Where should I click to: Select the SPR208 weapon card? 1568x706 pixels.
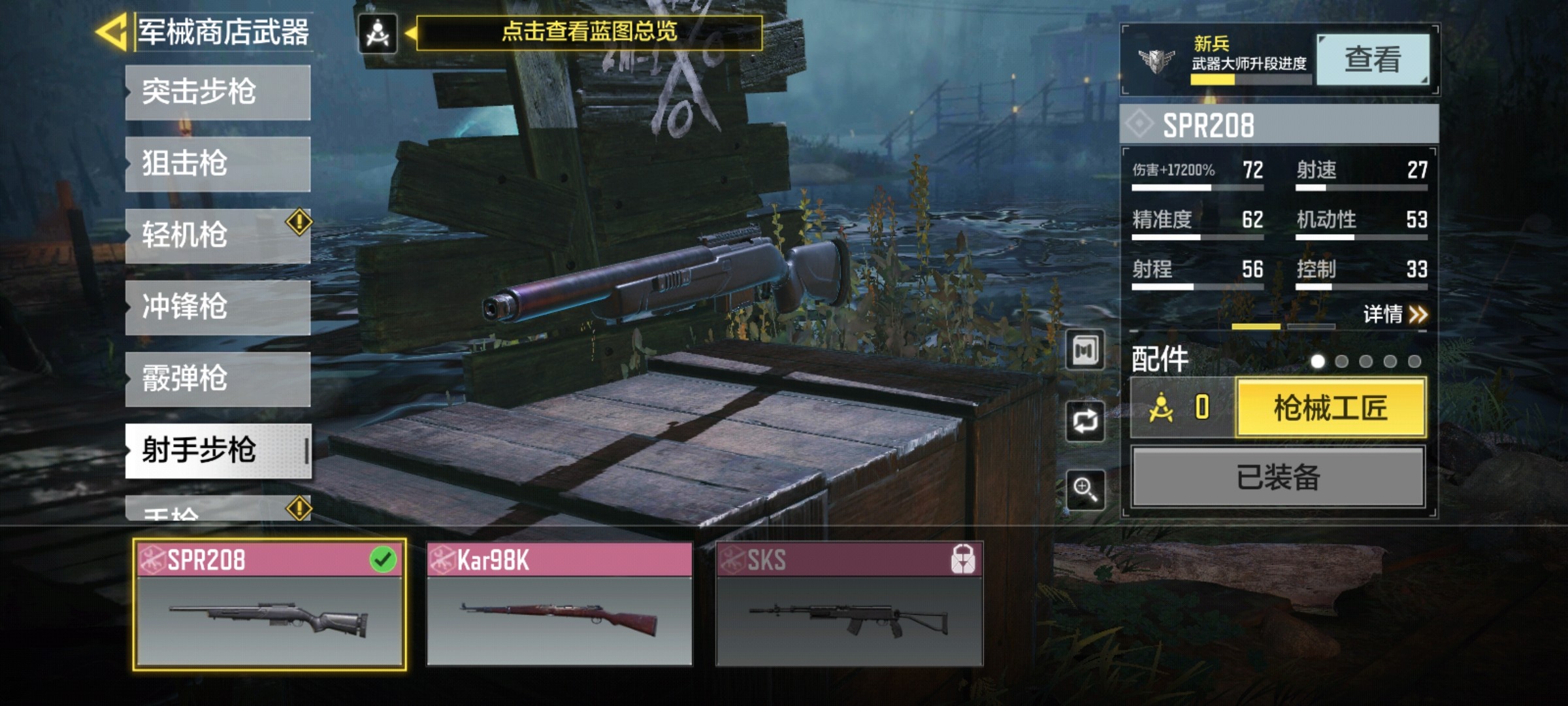click(x=269, y=605)
